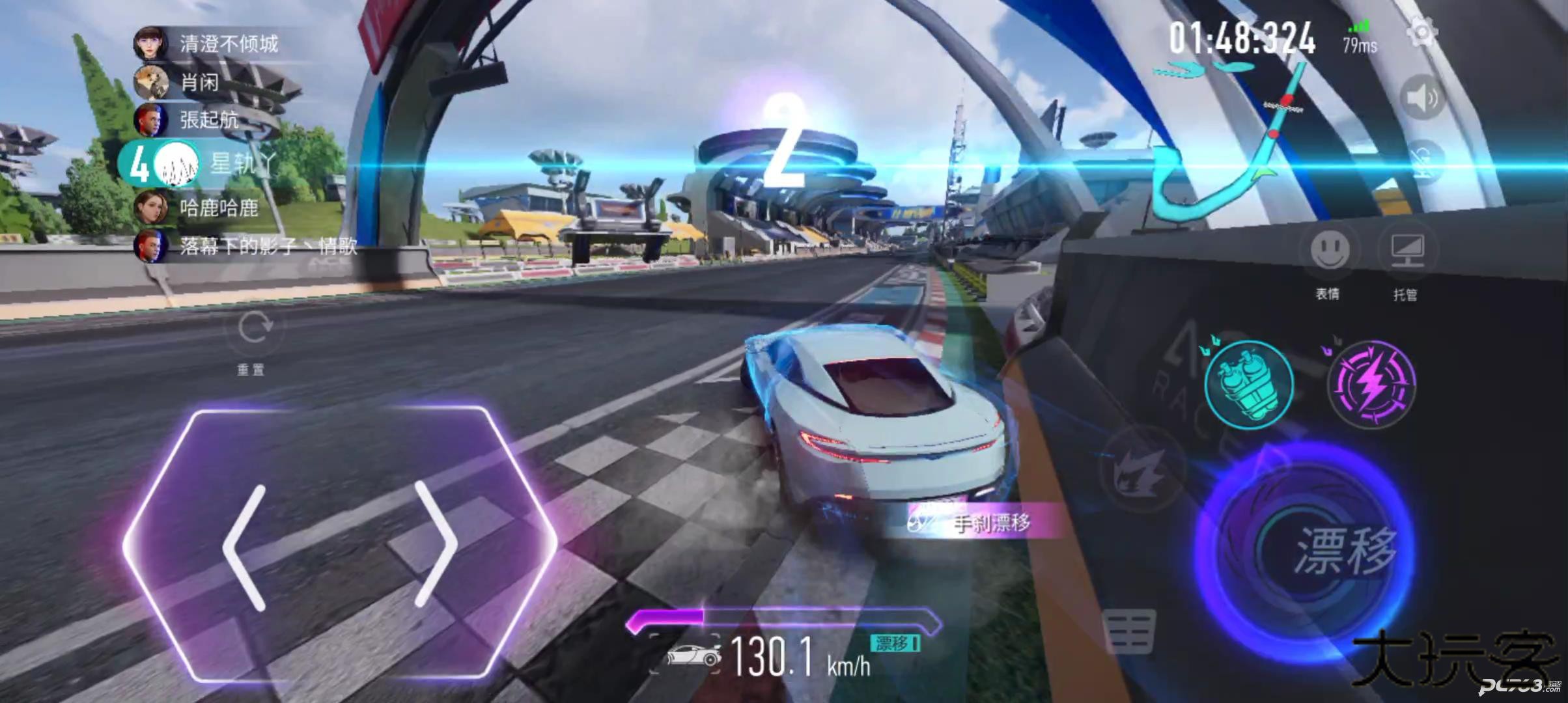Image resolution: width=1568 pixels, height=703 pixels.
Task: Enable 托管 auto-drive mode
Action: (1407, 250)
